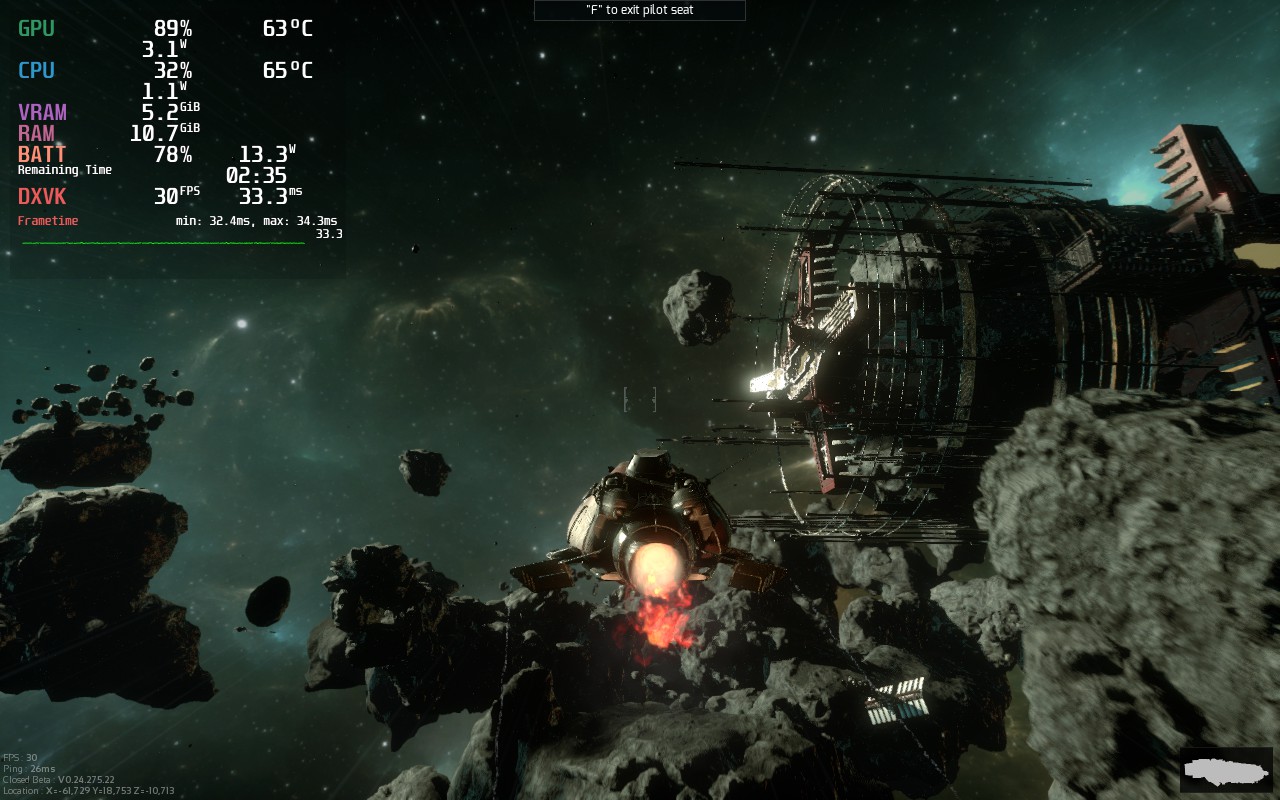Click the ship silhouette status icon
This screenshot has height=800, width=1280.
point(1225,769)
